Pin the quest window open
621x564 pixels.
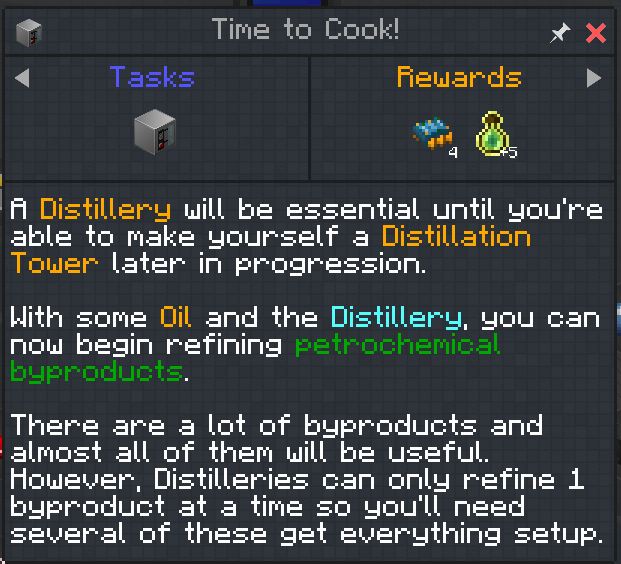click(560, 33)
